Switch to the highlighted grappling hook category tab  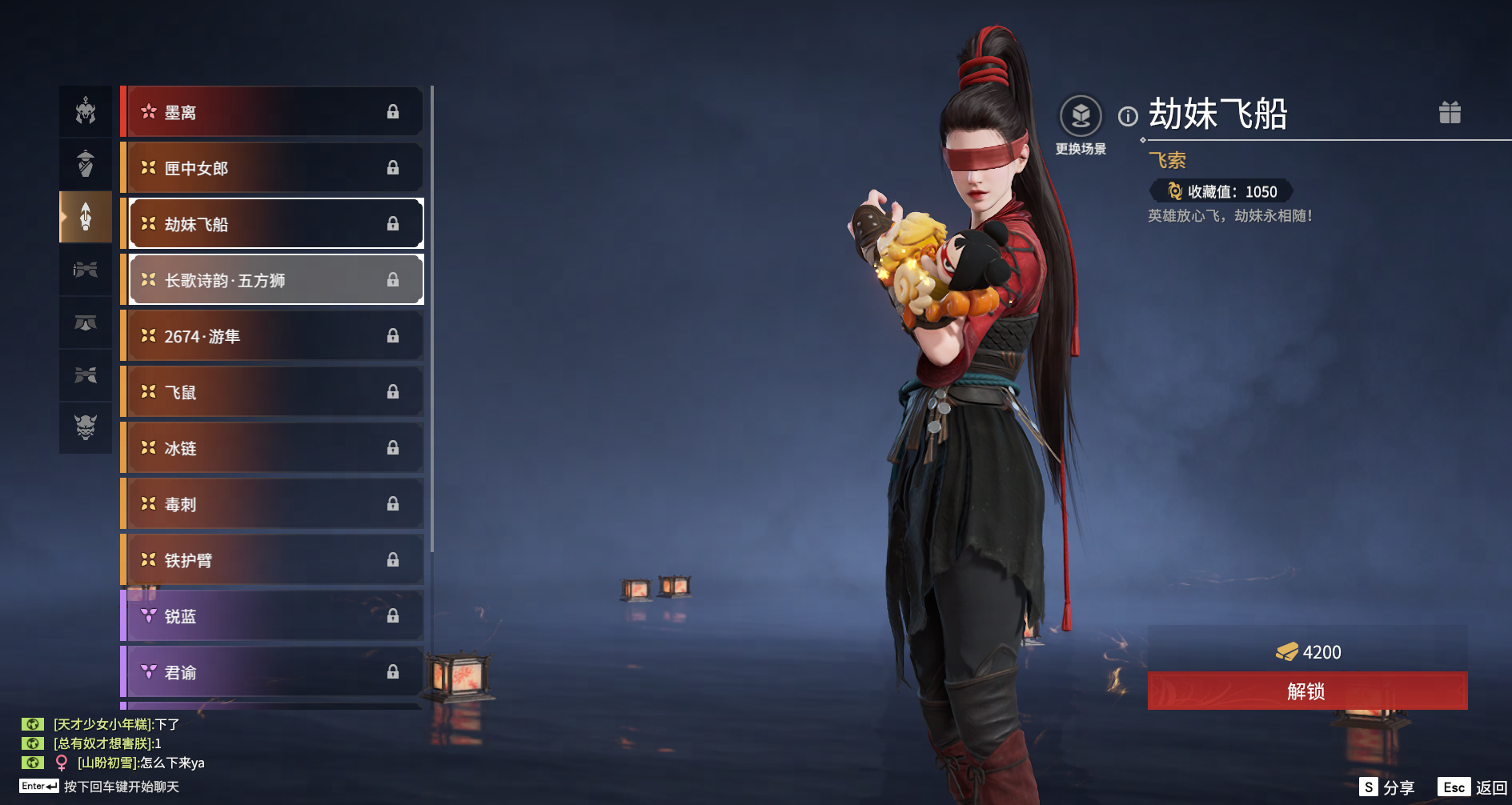(86, 217)
